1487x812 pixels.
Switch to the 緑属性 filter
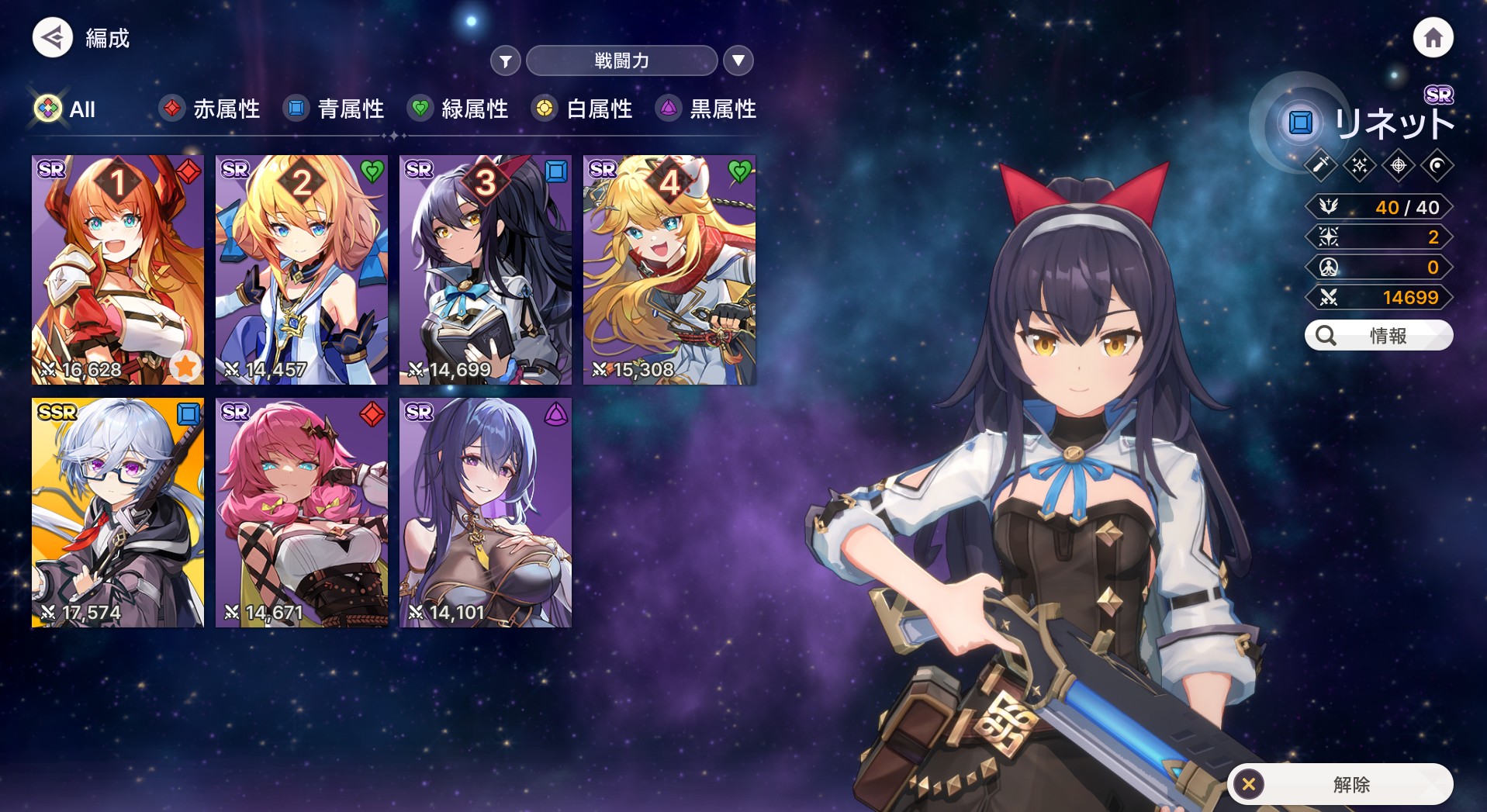[x=458, y=109]
